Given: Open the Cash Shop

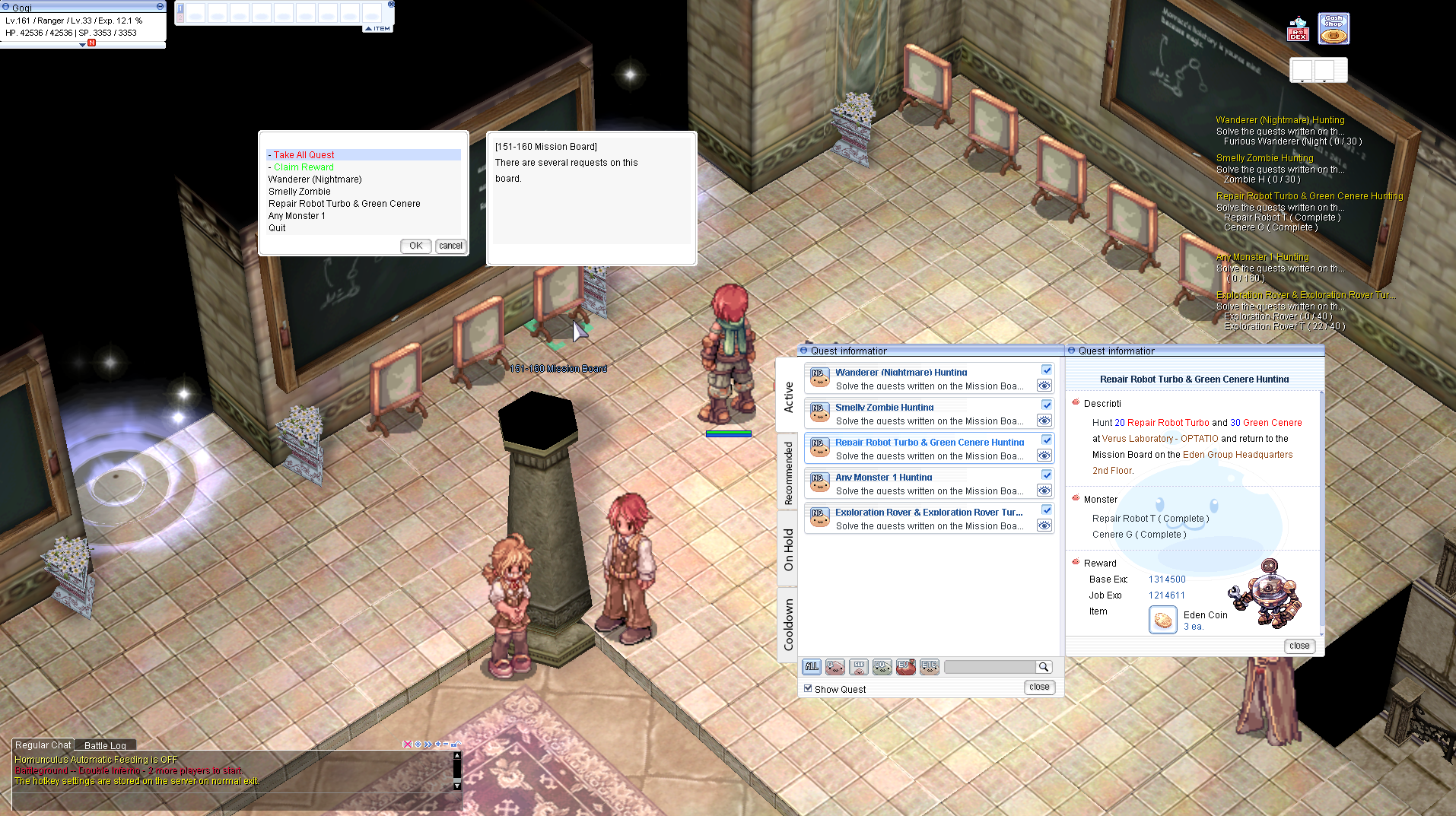Looking at the screenshot, I should [x=1334, y=28].
